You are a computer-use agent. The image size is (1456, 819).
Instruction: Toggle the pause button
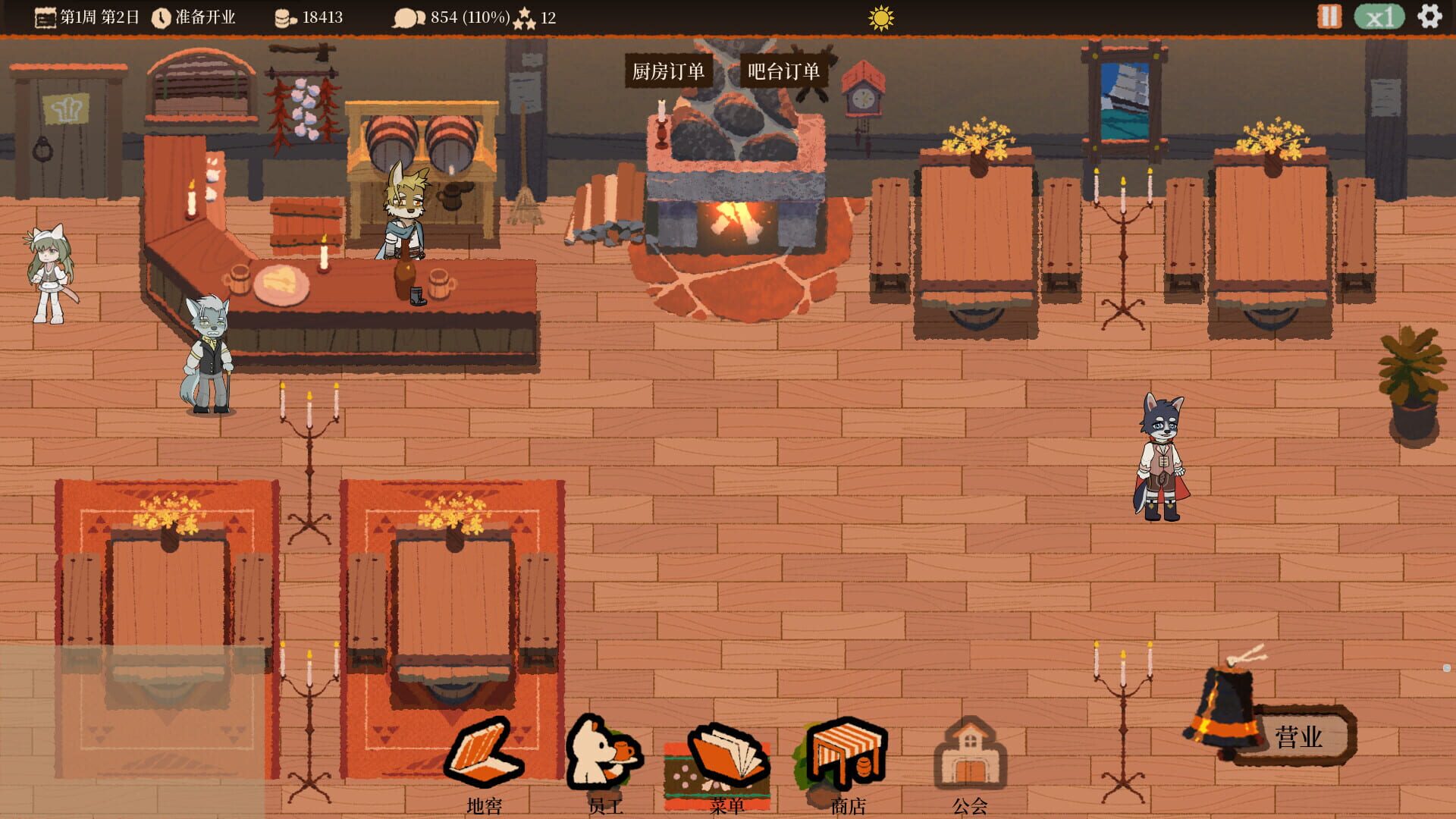coord(1329,15)
